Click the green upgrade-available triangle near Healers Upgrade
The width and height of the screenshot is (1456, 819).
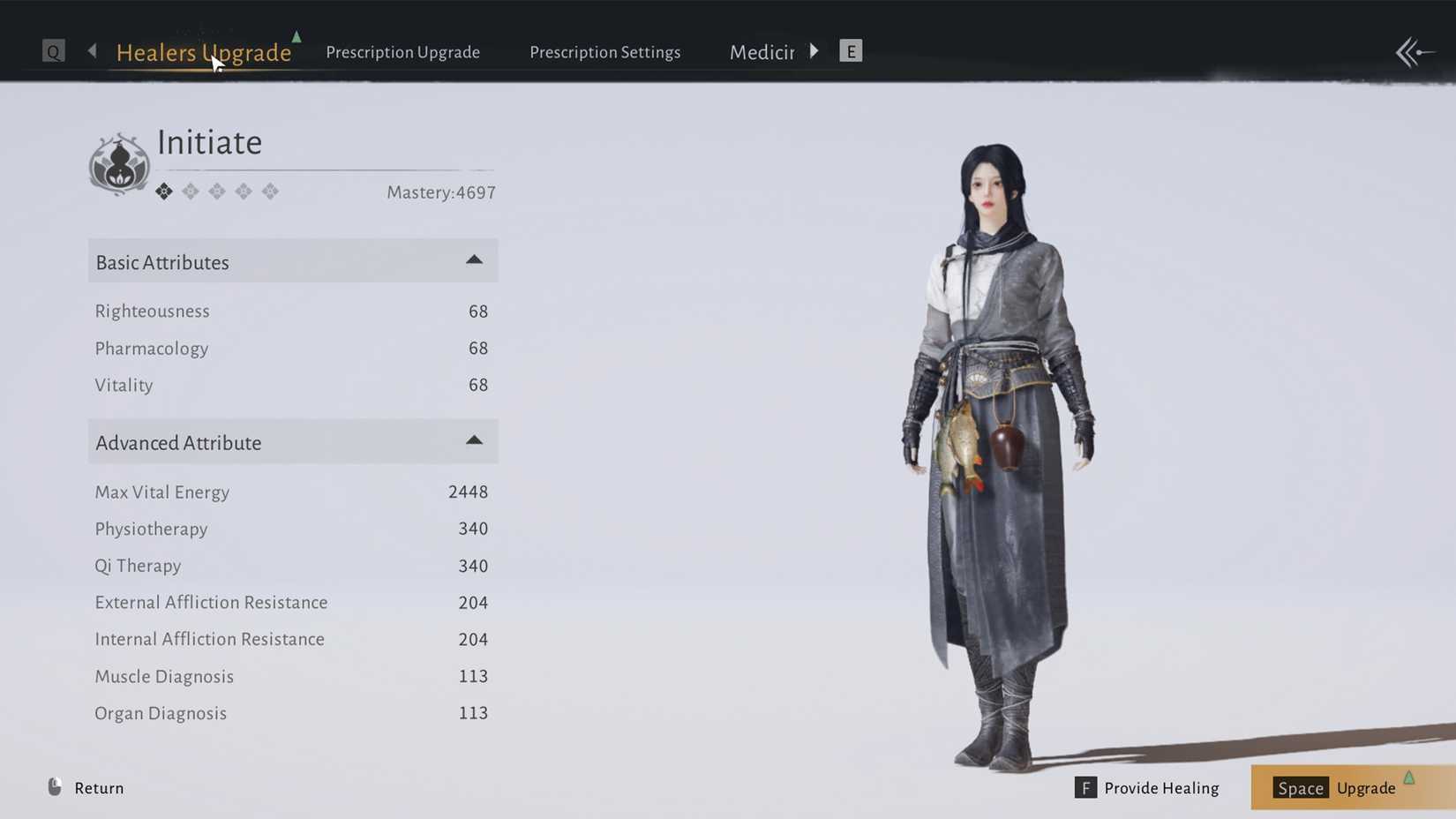click(x=296, y=37)
